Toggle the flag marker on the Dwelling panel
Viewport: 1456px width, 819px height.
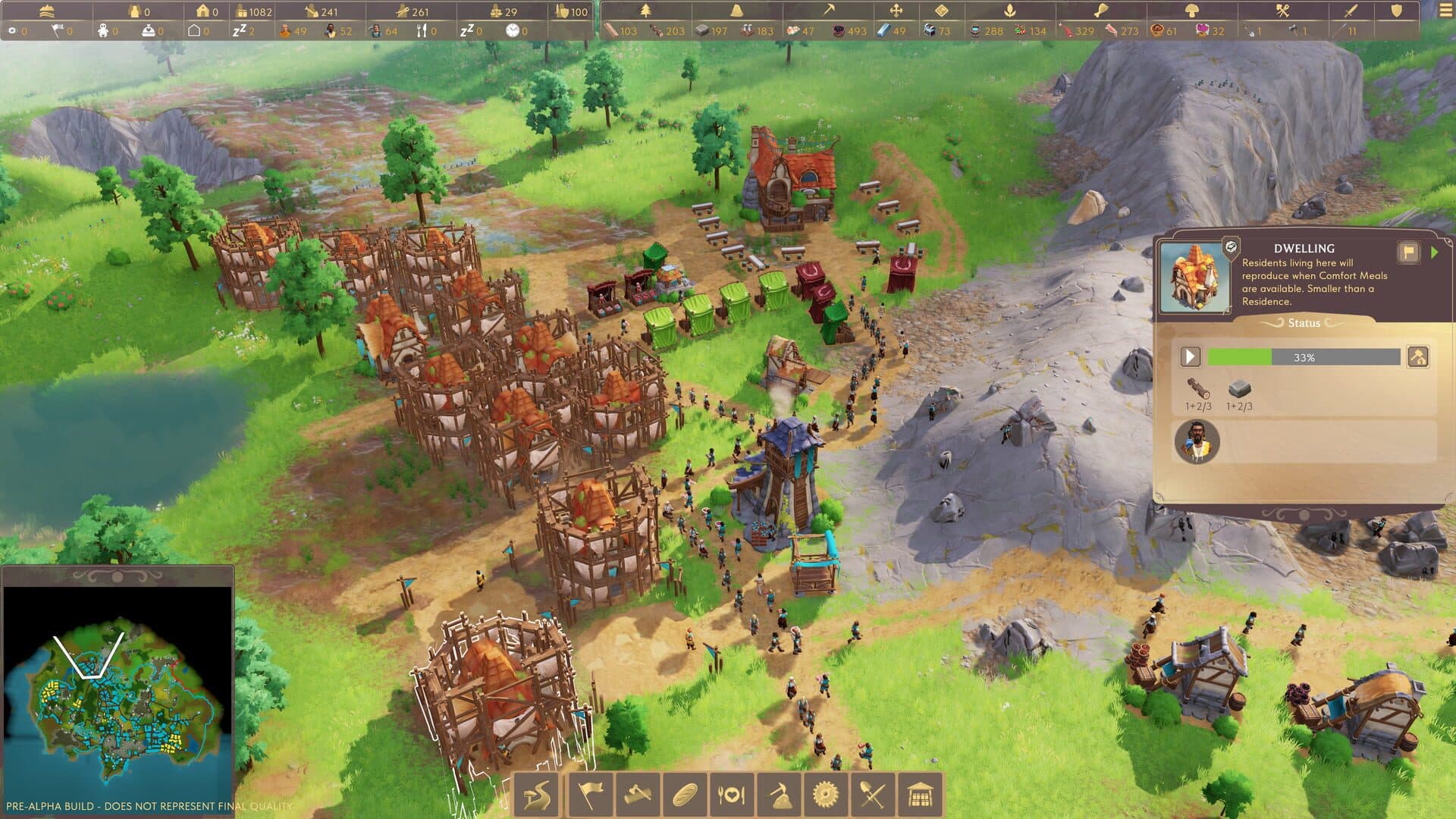tap(1409, 252)
